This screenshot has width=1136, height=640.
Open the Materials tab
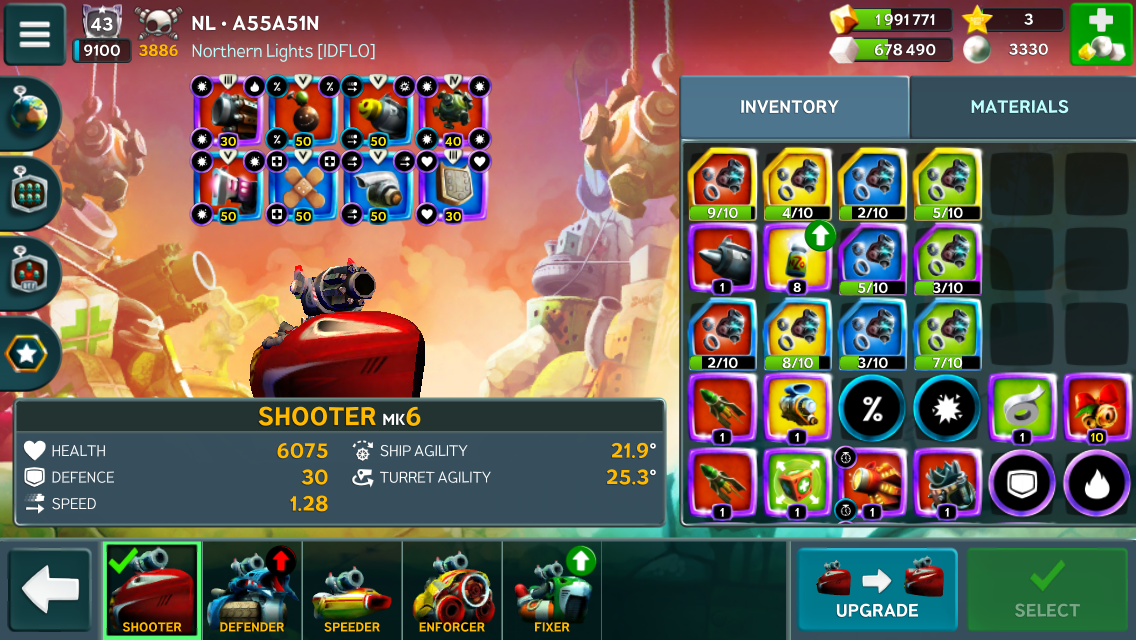pos(1019,107)
